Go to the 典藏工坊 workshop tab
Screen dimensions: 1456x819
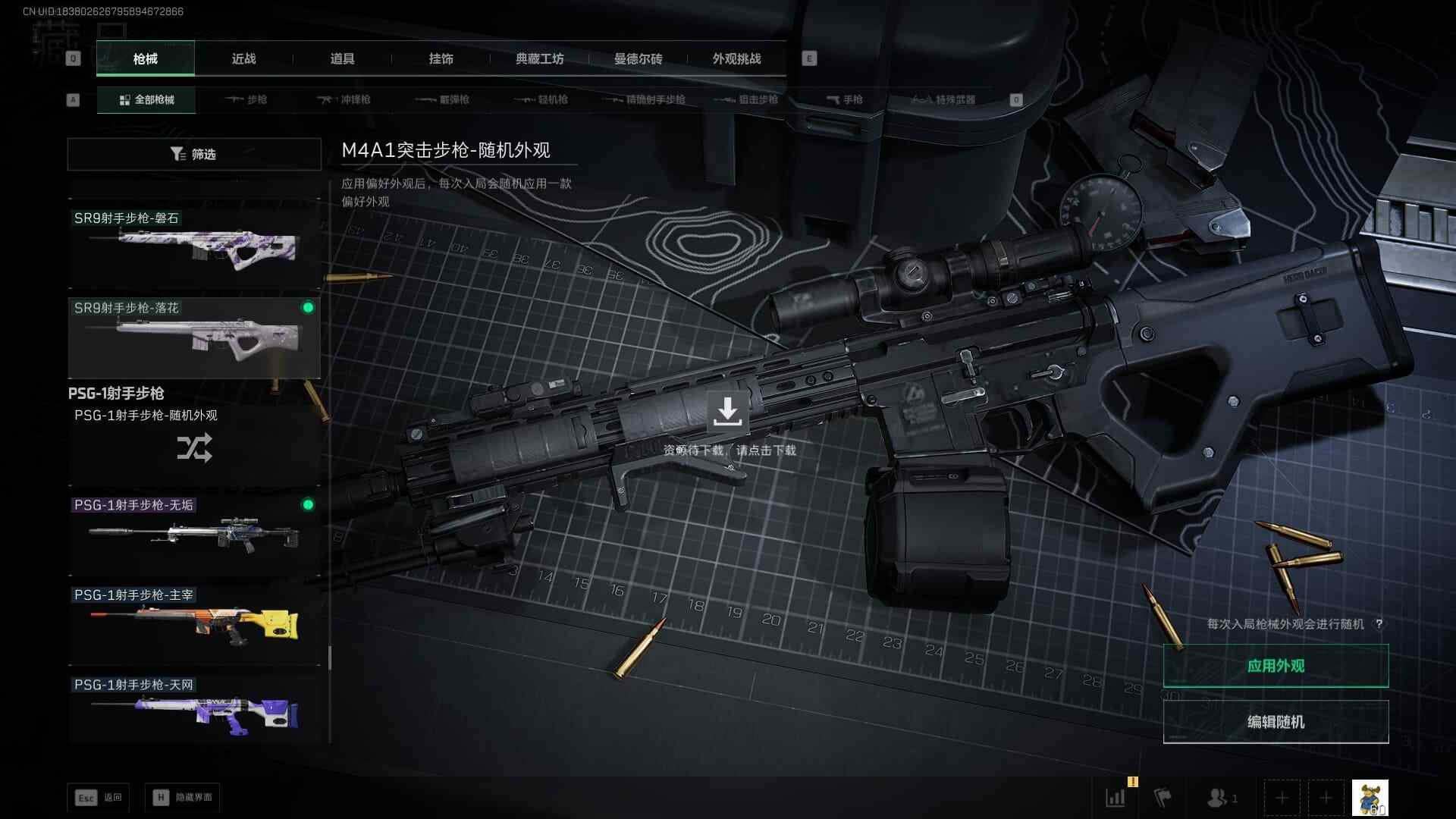pyautogui.click(x=539, y=58)
